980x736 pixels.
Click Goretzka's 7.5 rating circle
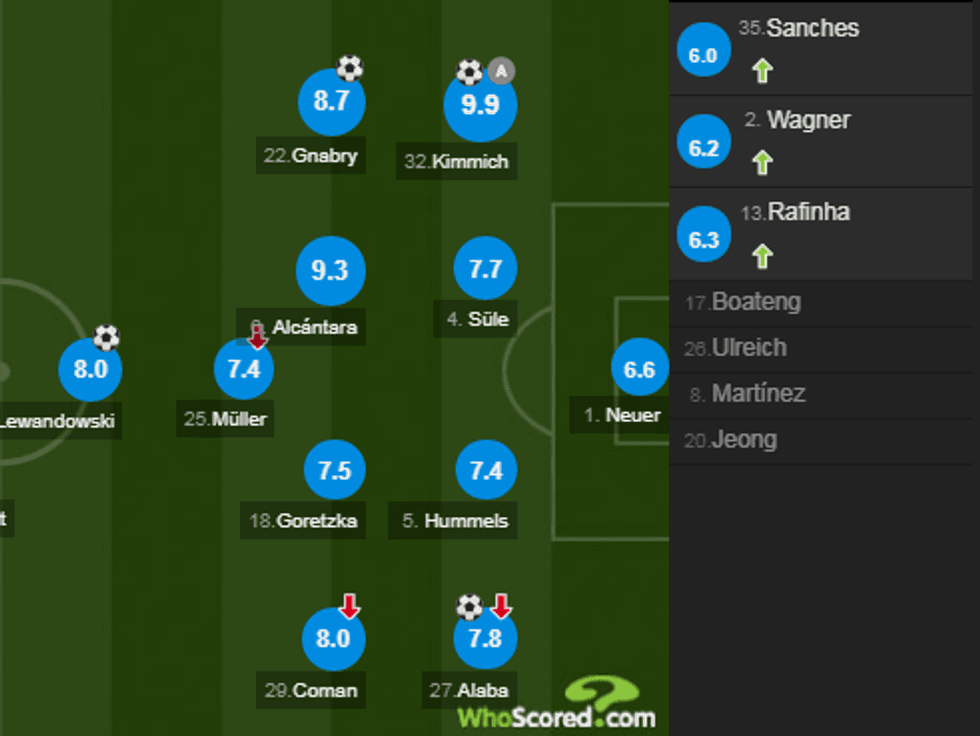point(334,470)
